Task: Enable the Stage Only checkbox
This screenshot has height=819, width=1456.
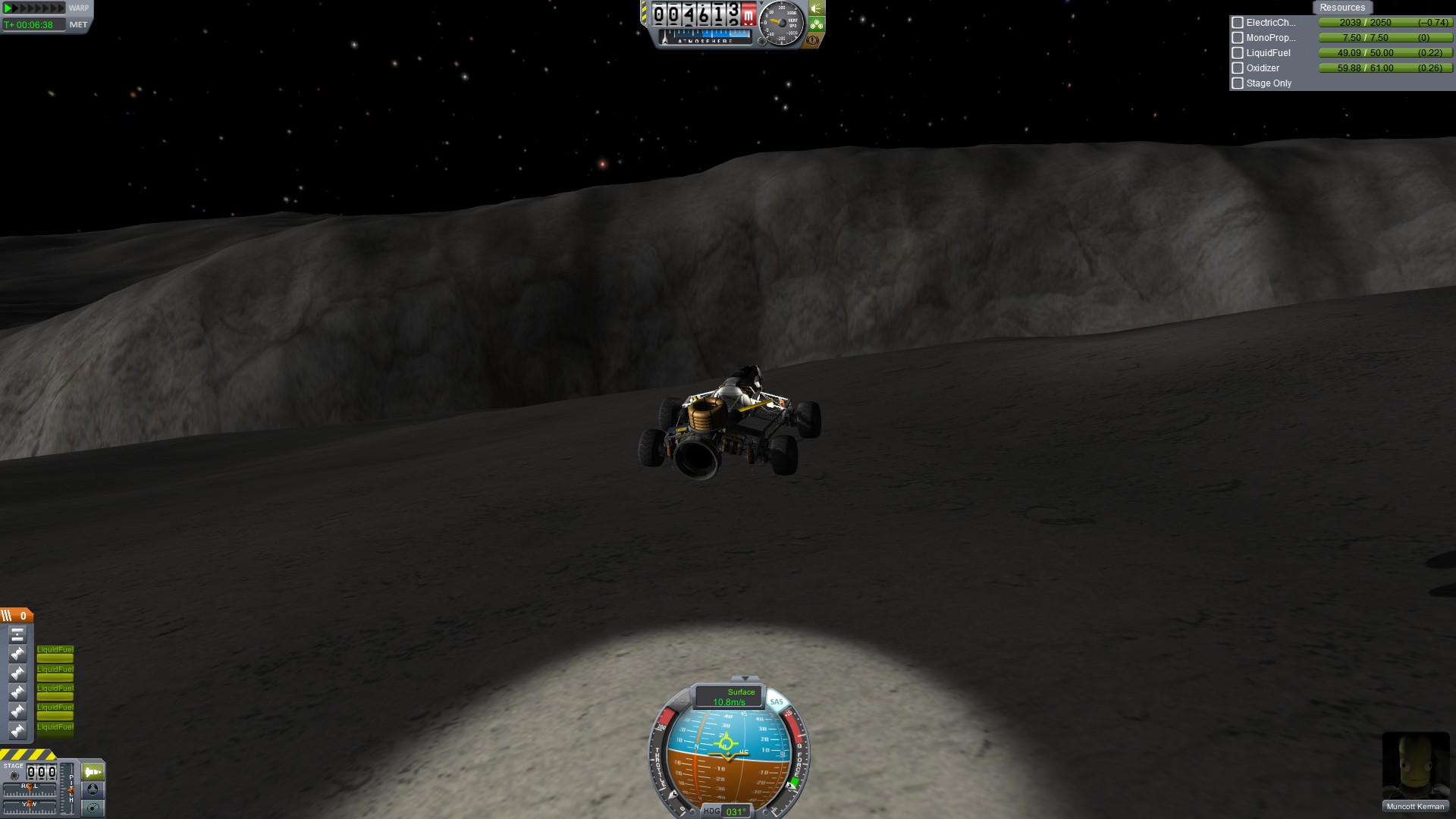Action: [1238, 83]
